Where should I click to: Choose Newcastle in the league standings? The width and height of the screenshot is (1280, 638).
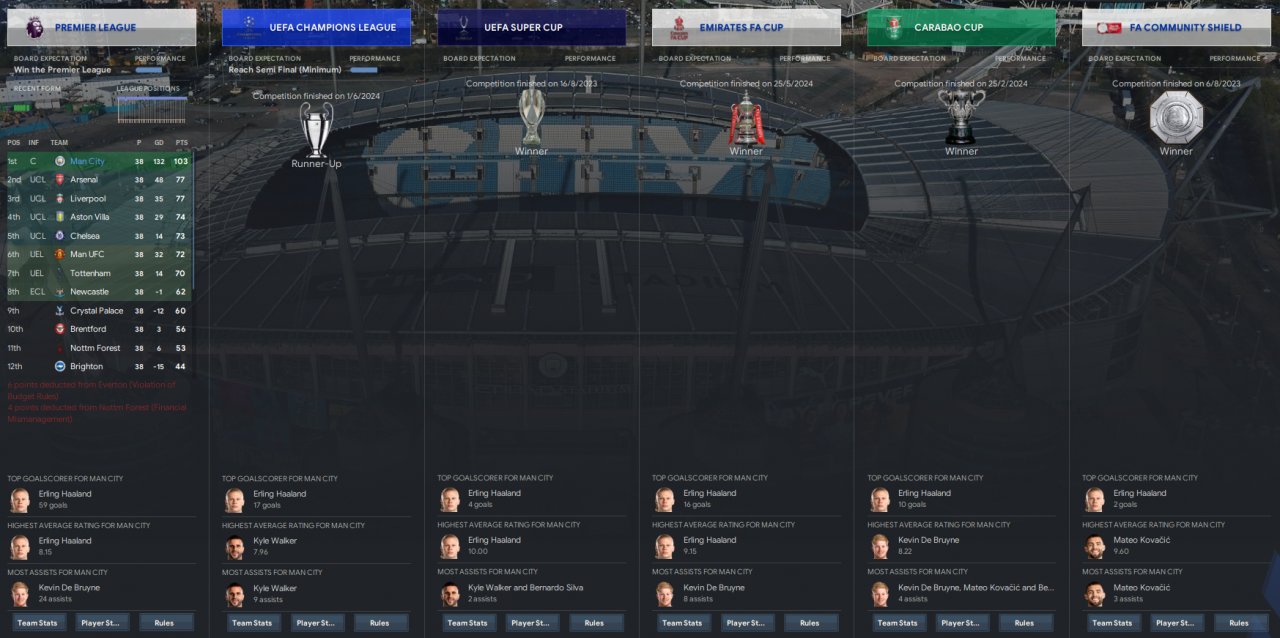coord(89,292)
